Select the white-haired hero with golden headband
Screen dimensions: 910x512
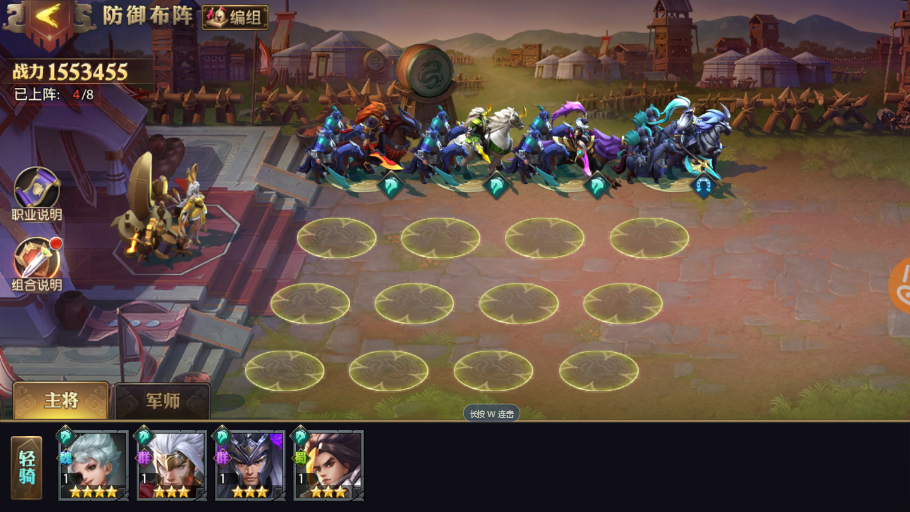coord(171,465)
